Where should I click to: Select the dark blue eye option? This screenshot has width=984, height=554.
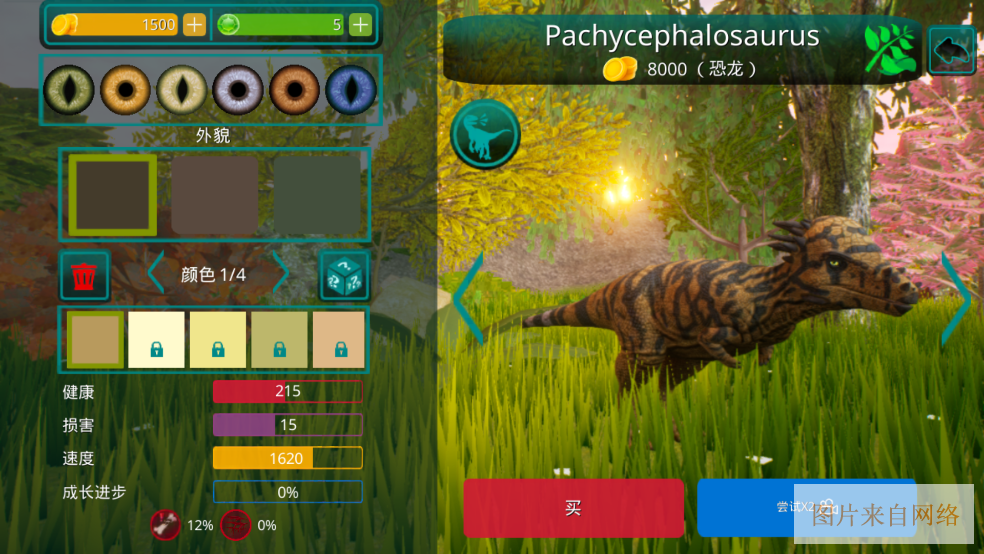coord(351,90)
